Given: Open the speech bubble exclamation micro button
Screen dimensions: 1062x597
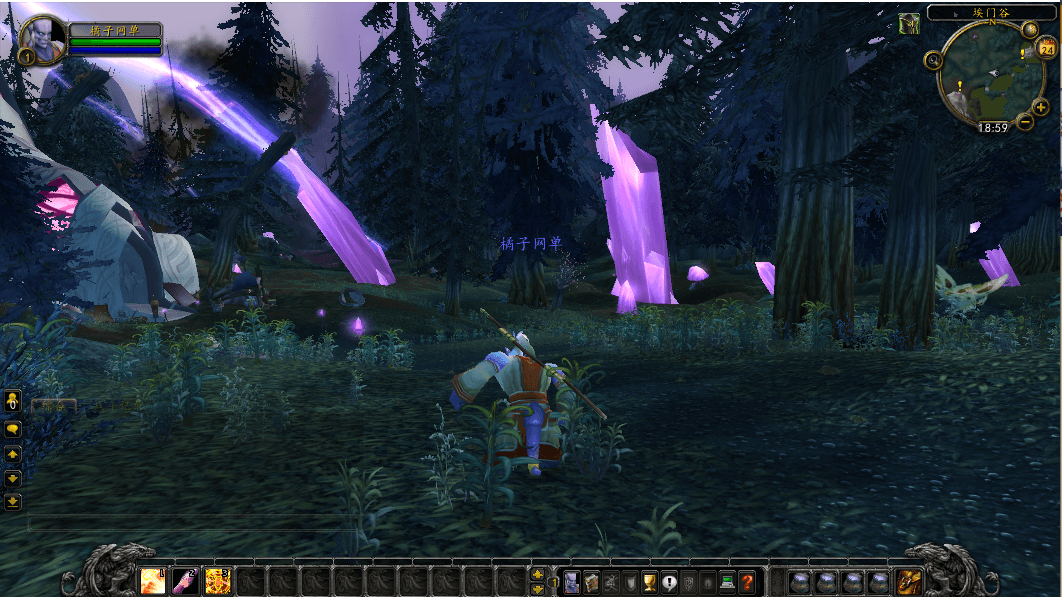Looking at the screenshot, I should pos(669,582).
